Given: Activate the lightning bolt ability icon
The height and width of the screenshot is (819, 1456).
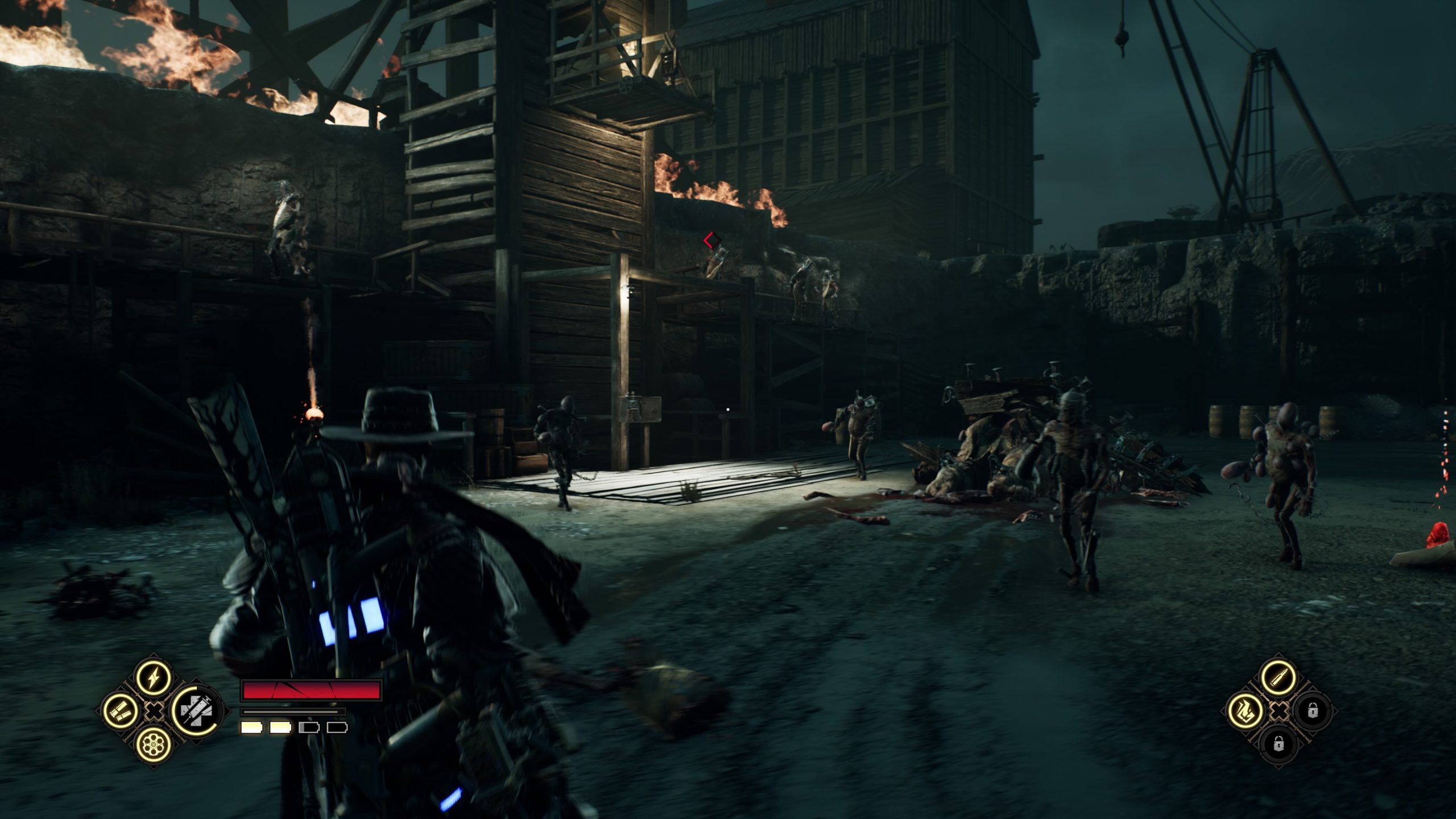Looking at the screenshot, I should (x=154, y=677).
